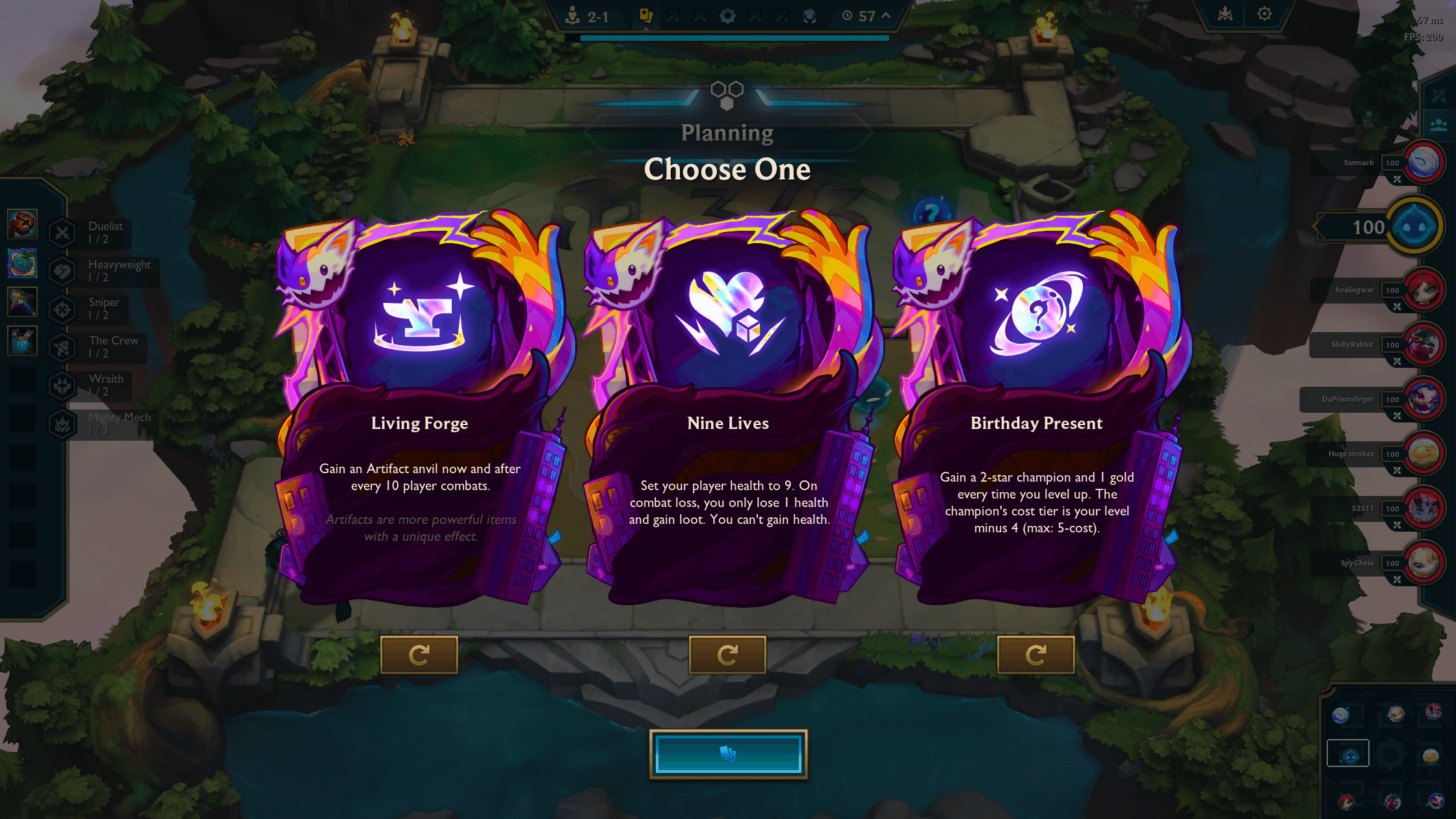Click the carousel gear icon in stage tracker
This screenshot has width=1456, height=819.
728,16
